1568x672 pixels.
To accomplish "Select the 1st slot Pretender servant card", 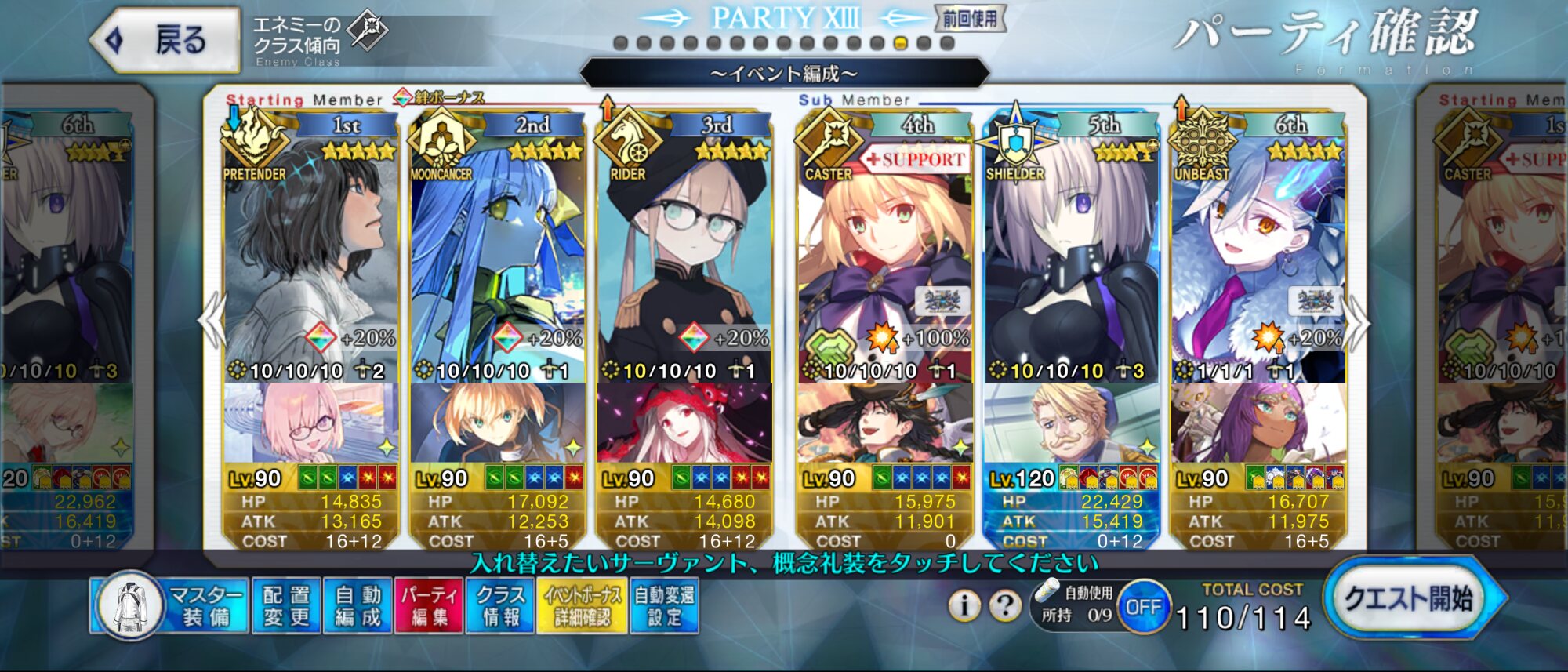I will [310, 259].
